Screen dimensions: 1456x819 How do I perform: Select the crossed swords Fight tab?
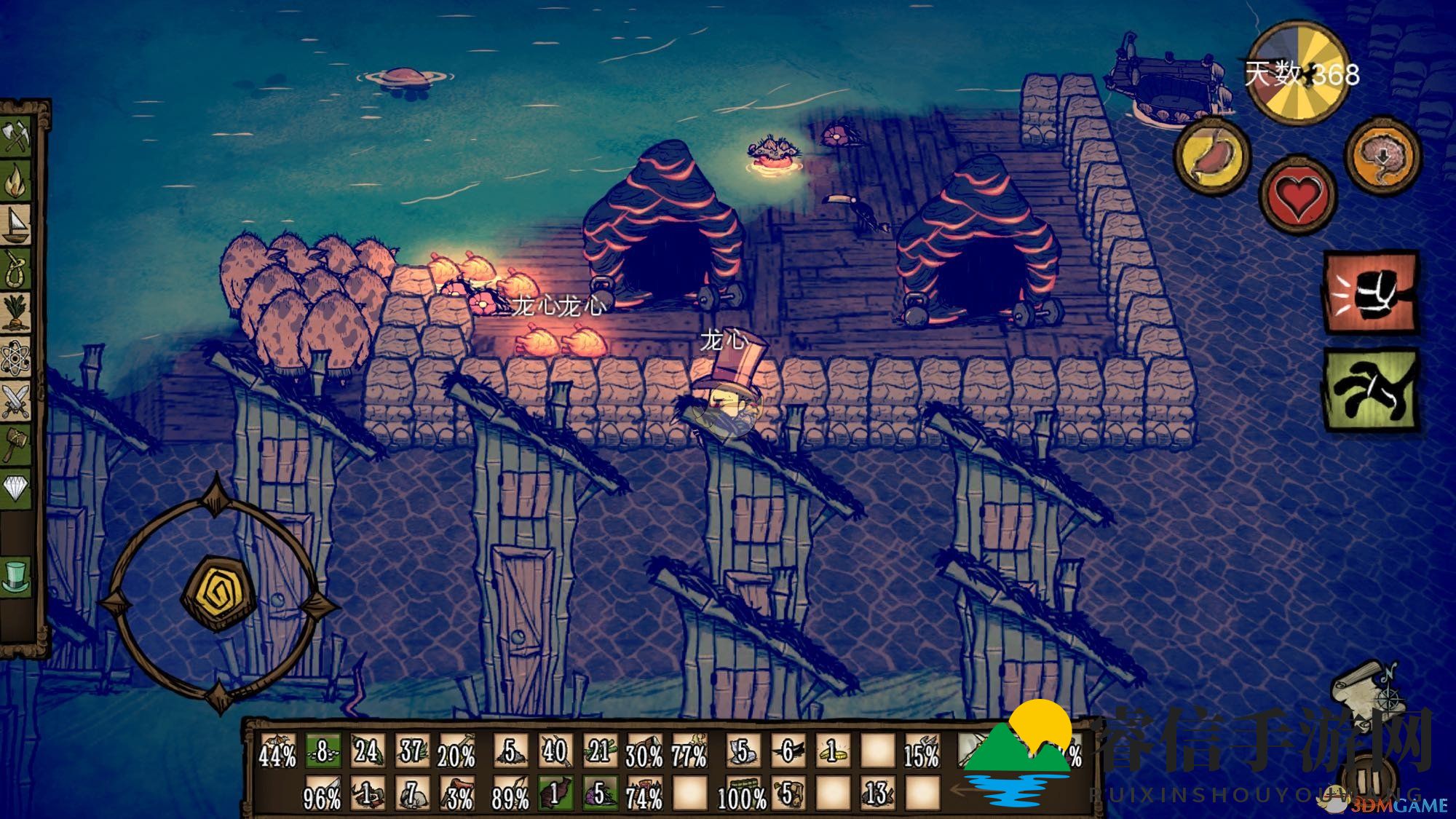pos(16,400)
